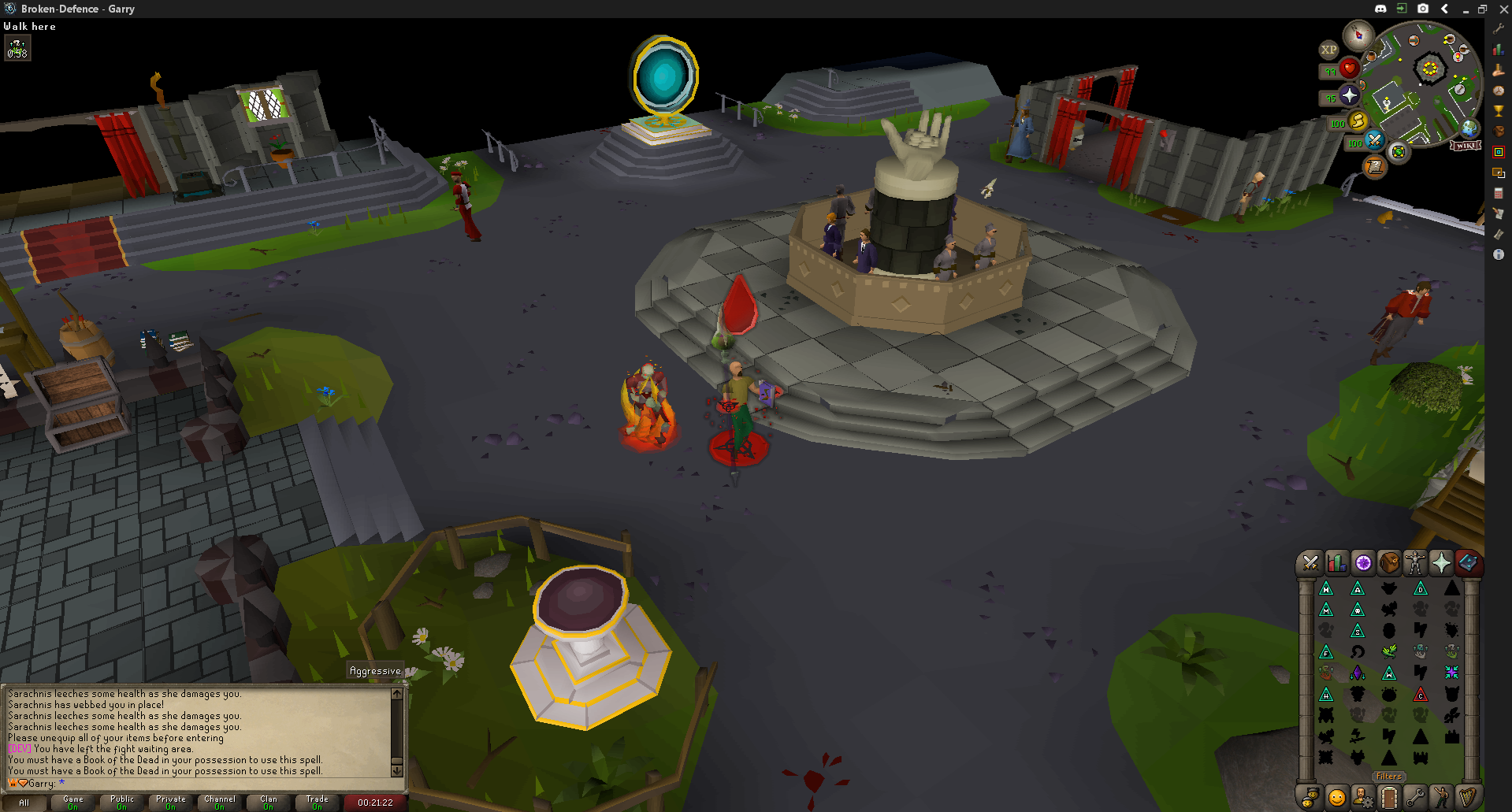Click the world map globe beside the minimap

tap(1468, 130)
